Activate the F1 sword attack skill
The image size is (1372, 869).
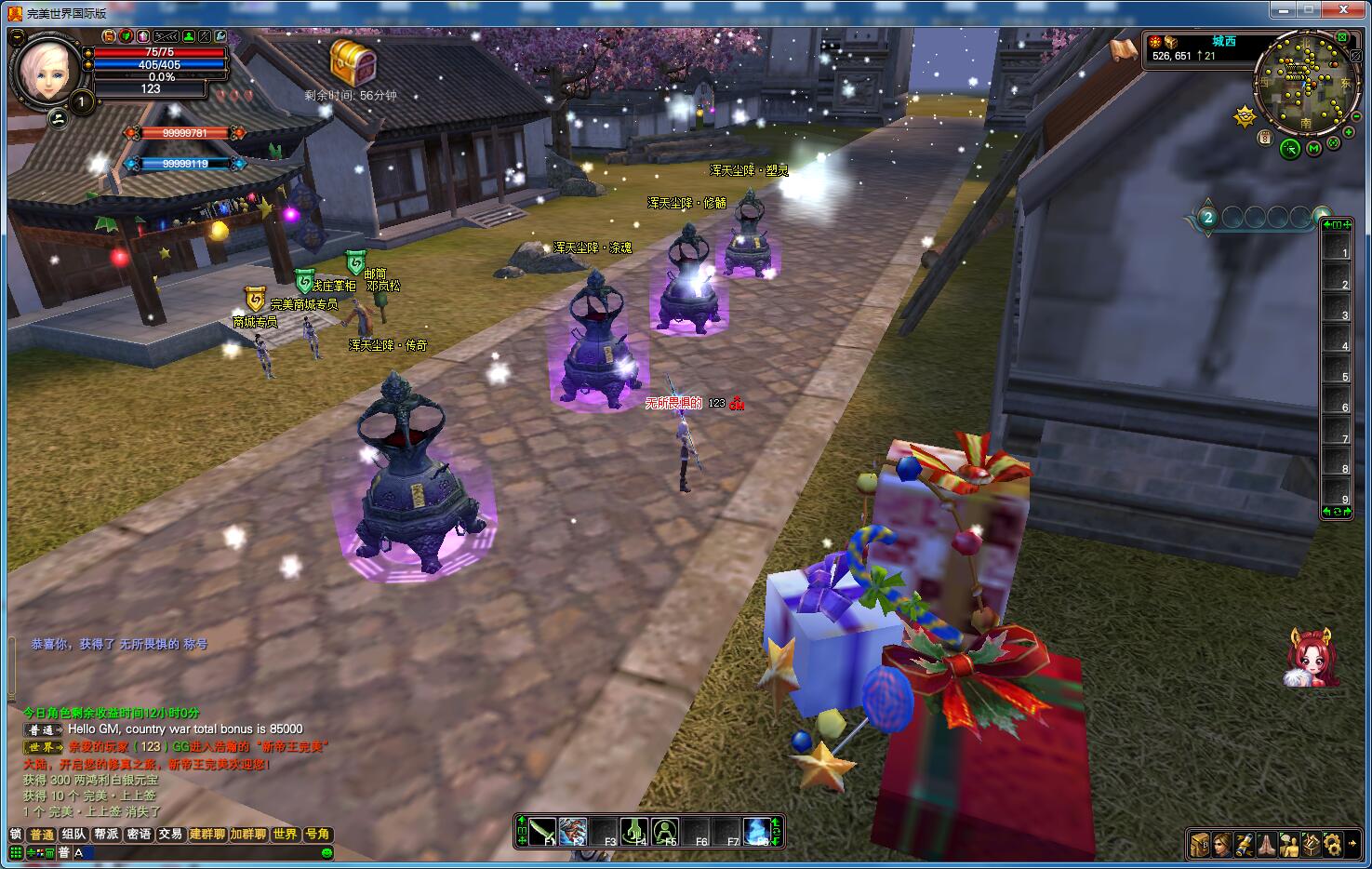click(x=543, y=831)
